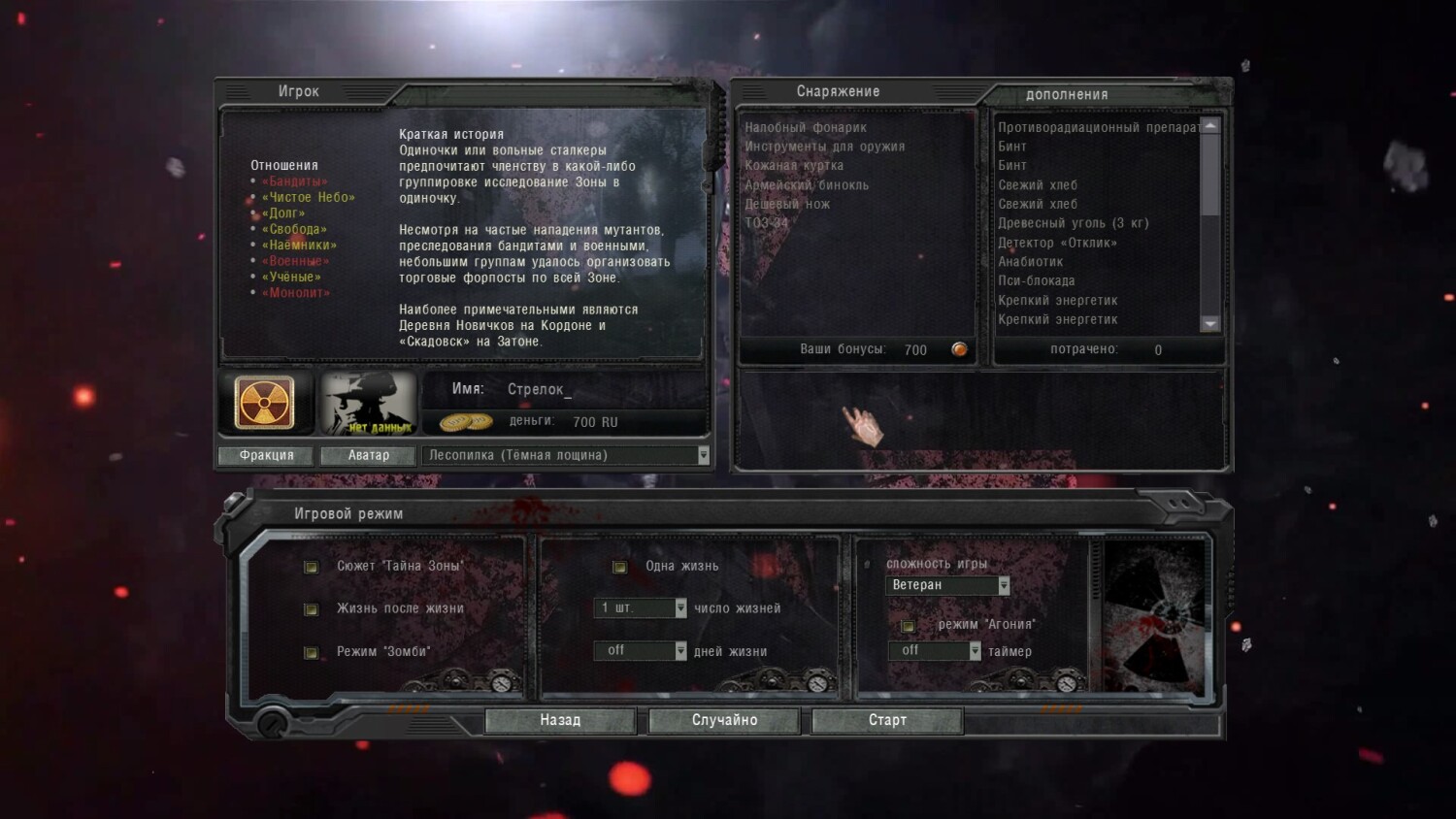Select Детектор «Отклик» in the additions list
This screenshot has height=819, width=1456.
1057,243
